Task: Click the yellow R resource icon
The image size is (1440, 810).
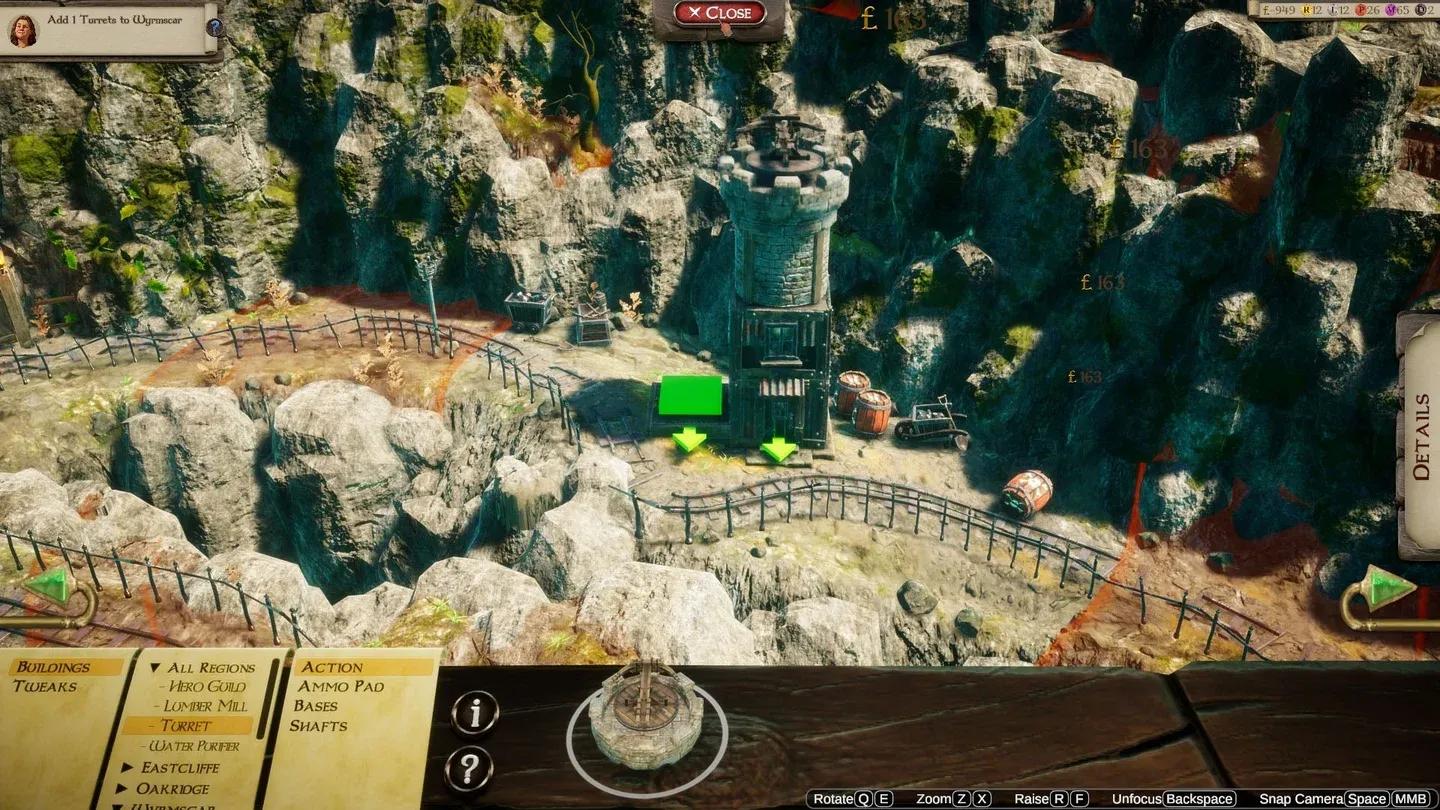Action: (x=1306, y=12)
